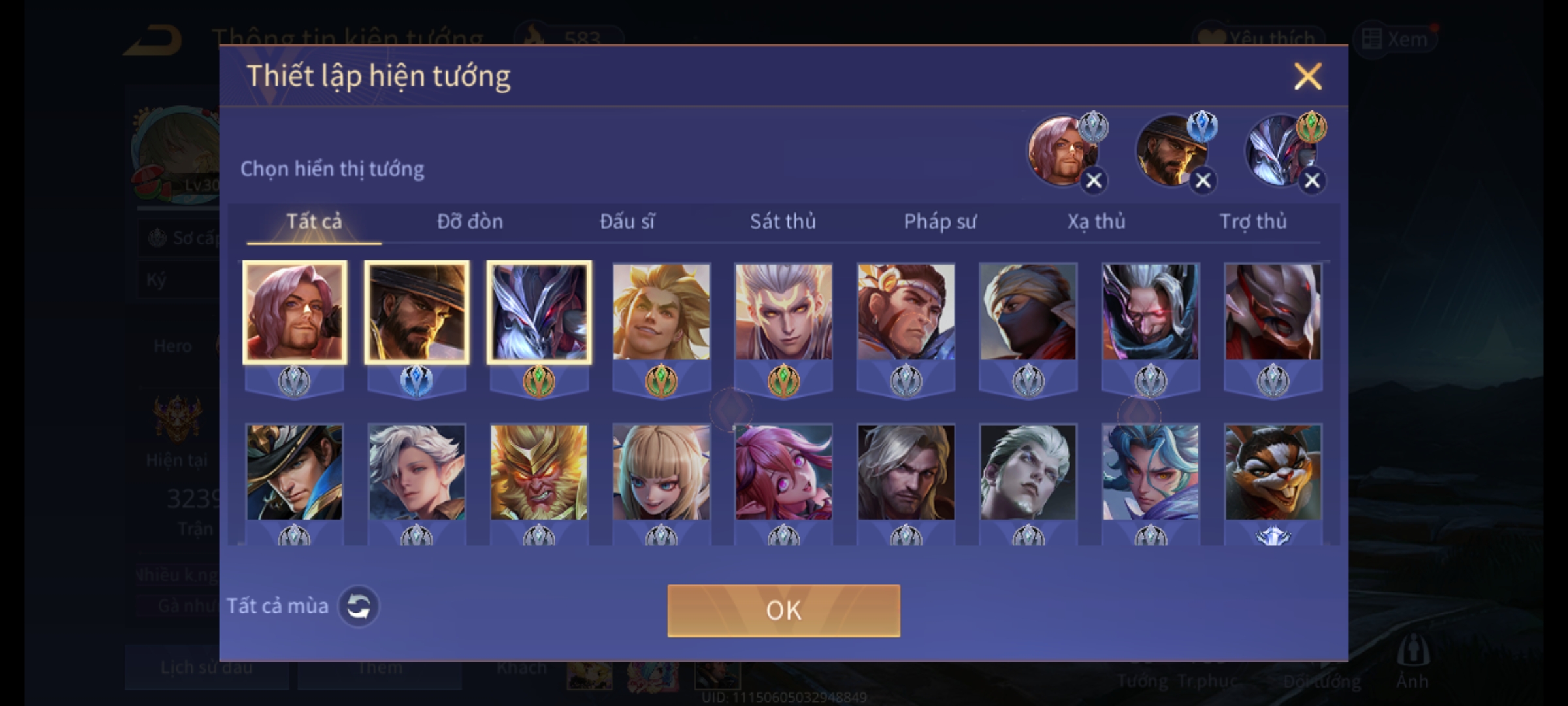The height and width of the screenshot is (706, 1568).
Task: Select the Tất cả tab
Action: click(x=314, y=222)
